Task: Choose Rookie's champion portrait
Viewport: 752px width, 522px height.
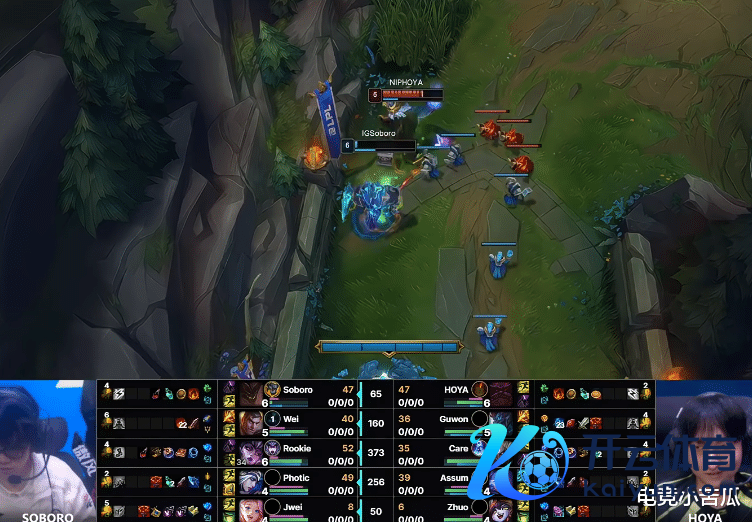Action: [249, 451]
